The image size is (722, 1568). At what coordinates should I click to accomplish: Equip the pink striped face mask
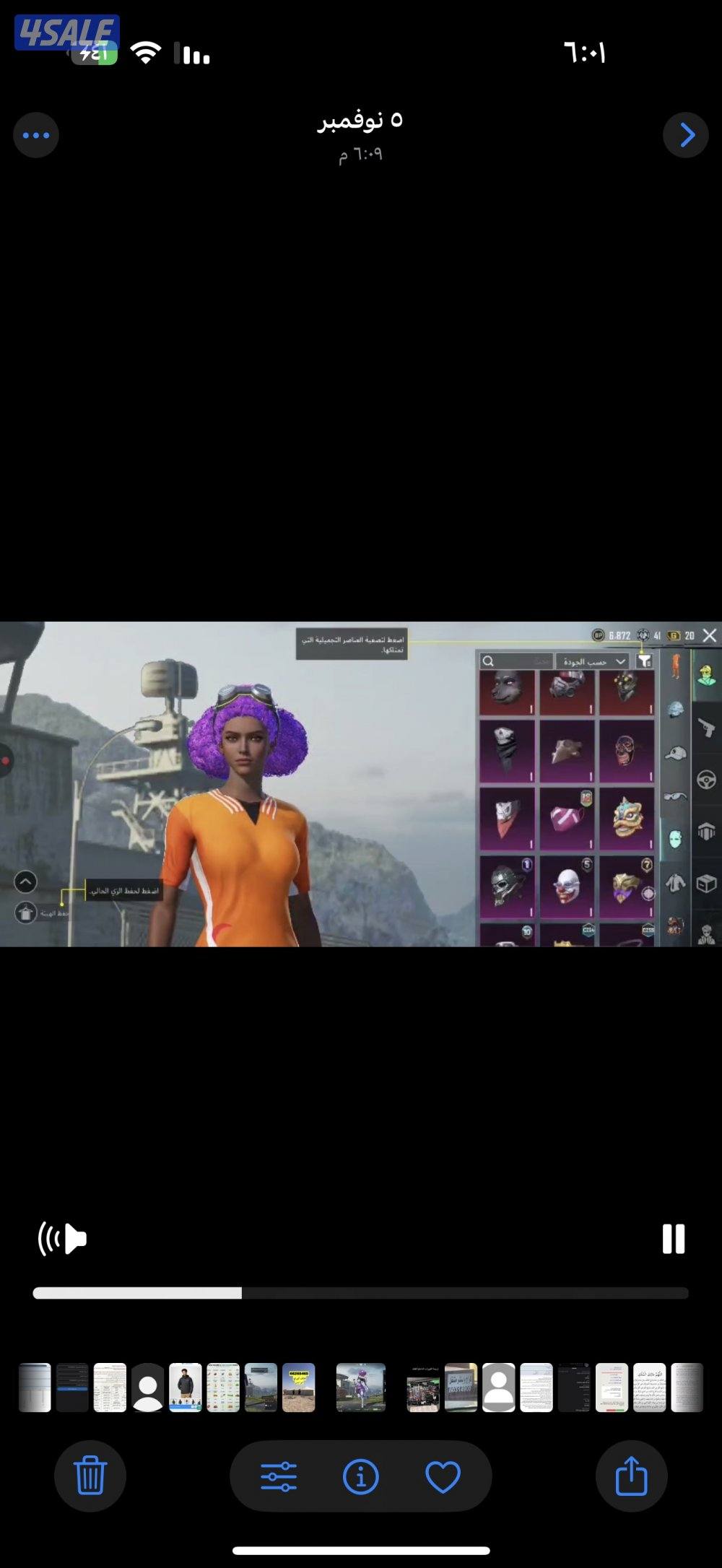pyautogui.click(x=567, y=819)
